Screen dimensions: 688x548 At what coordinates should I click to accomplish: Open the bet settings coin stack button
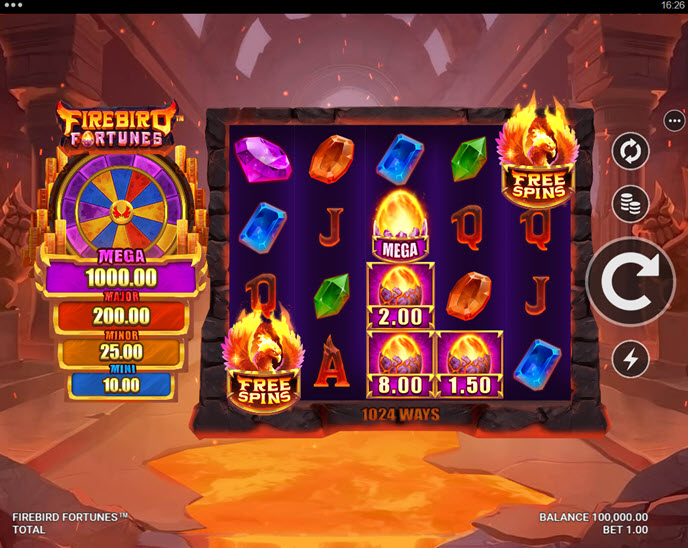click(631, 204)
